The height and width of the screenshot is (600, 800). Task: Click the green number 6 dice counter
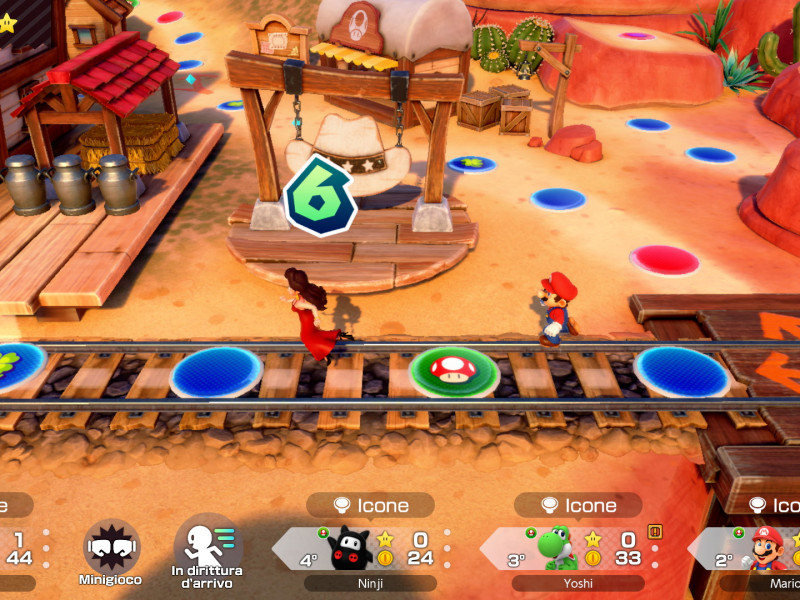318,195
